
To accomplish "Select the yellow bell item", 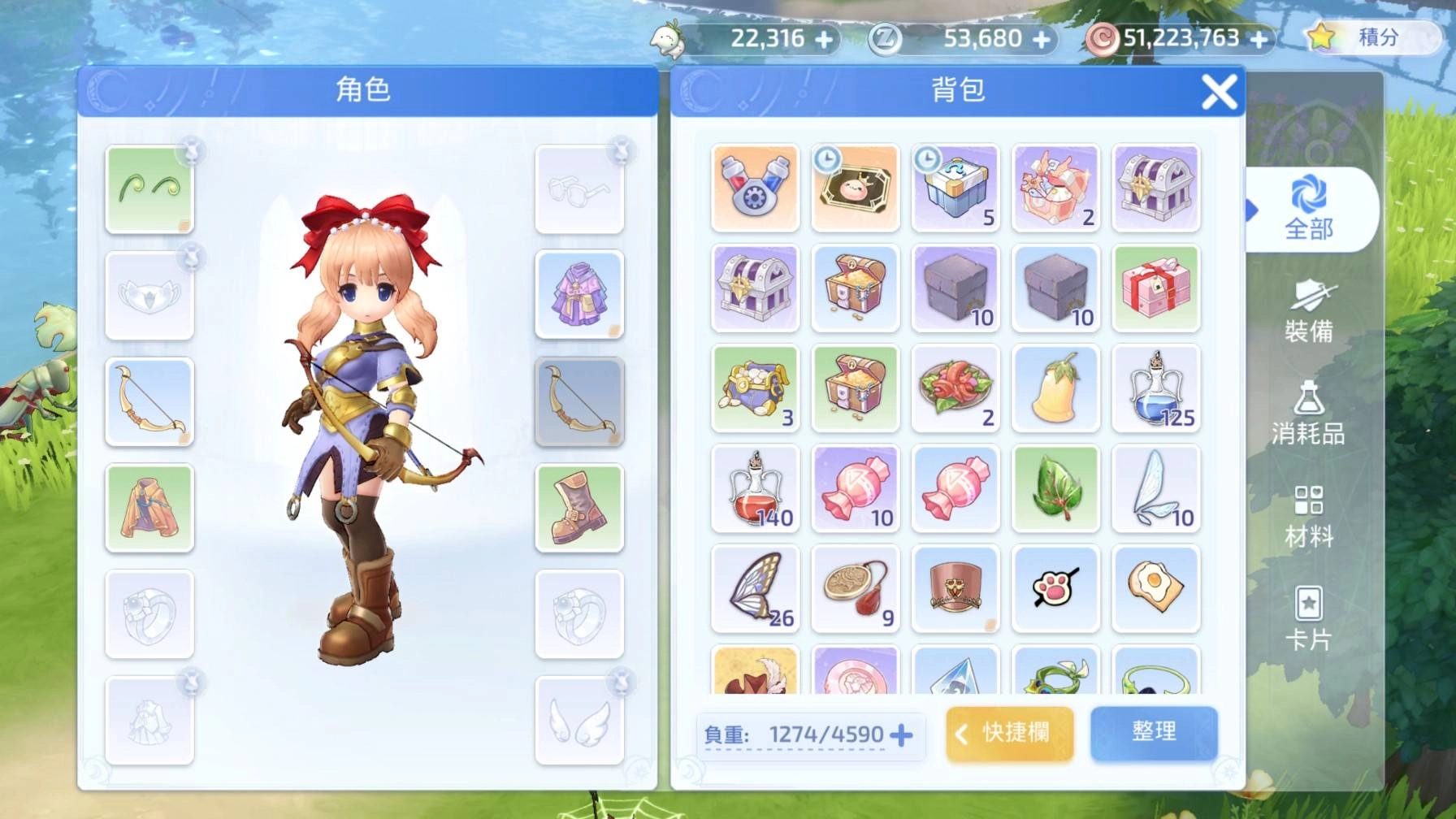I will coord(1055,388).
